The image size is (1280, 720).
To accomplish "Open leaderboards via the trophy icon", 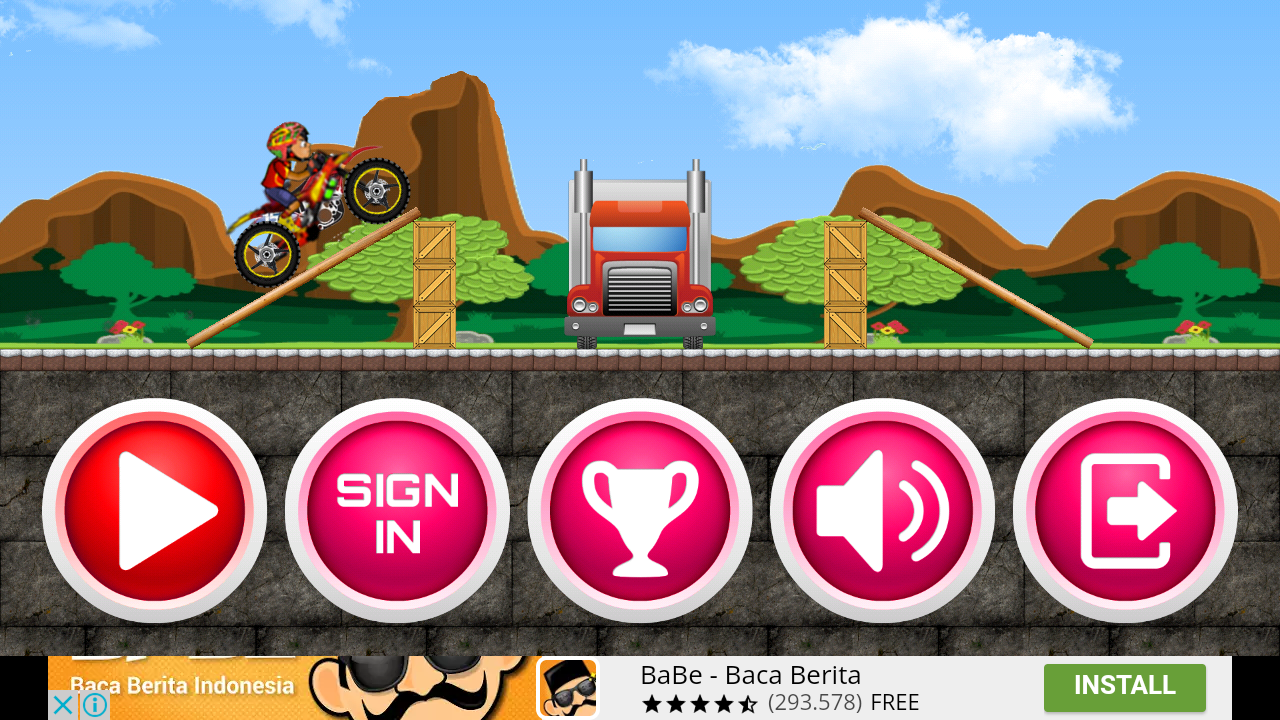I will click(x=640, y=510).
